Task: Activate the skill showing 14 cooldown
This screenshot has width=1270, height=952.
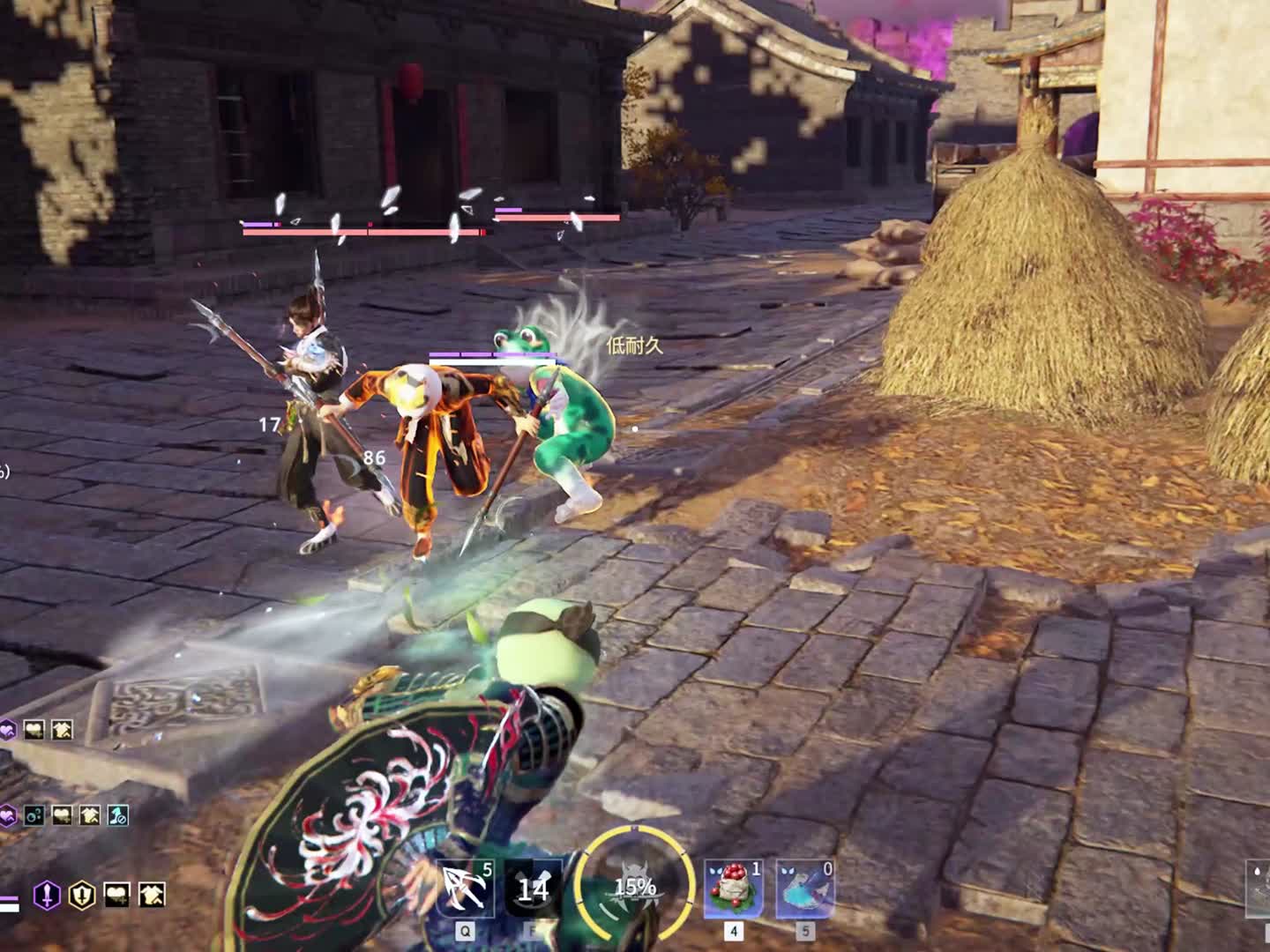Action: pos(533,889)
